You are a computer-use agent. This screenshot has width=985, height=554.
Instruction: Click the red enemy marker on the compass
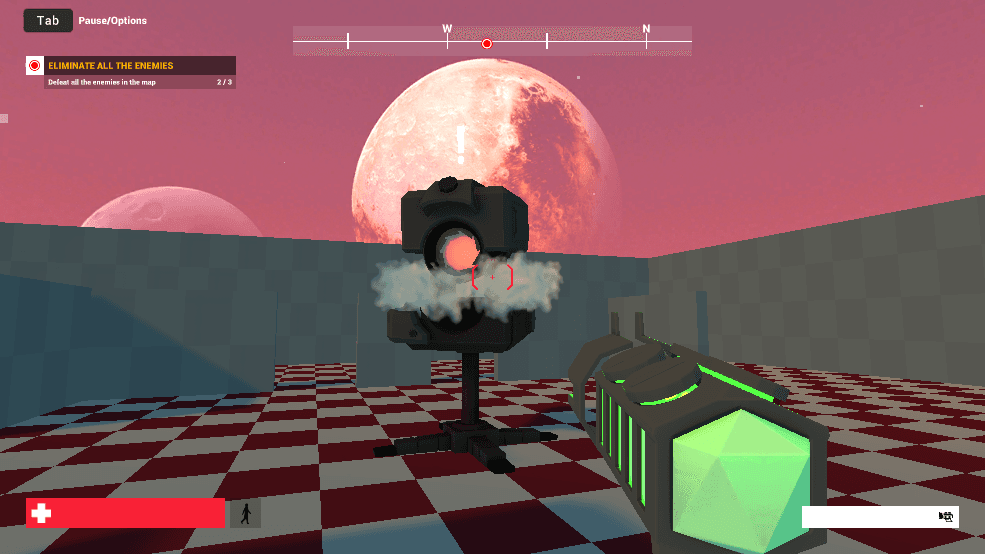point(487,43)
